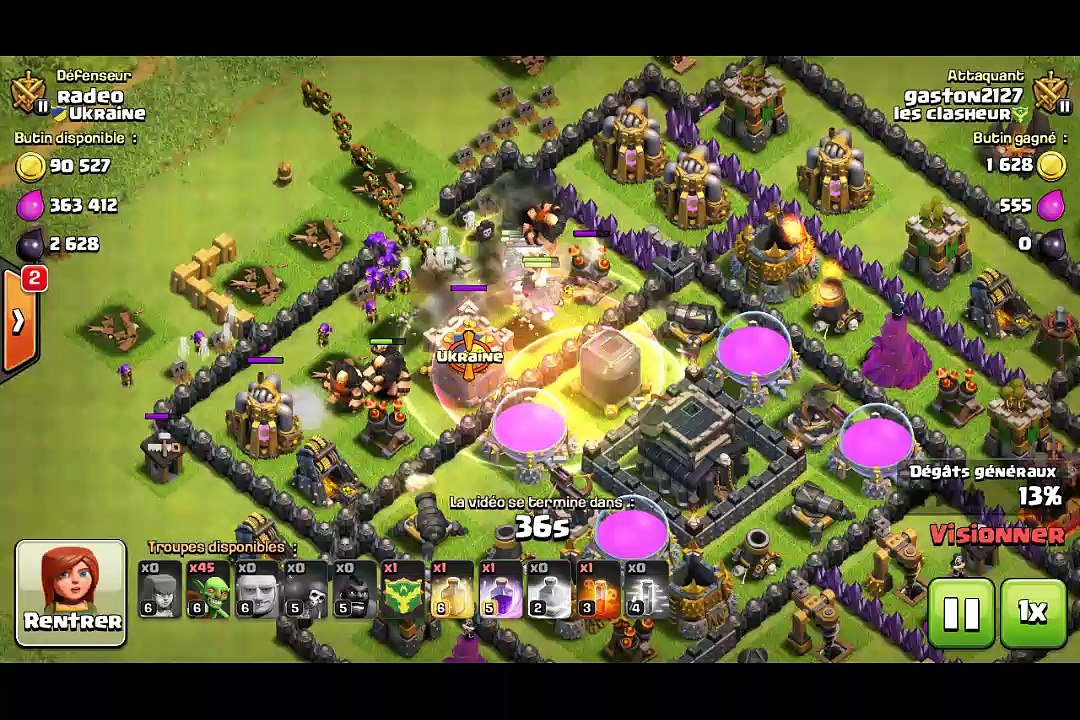This screenshot has height=720, width=1080.
Task: Select the clan castle troops slot
Action: (x=402, y=590)
